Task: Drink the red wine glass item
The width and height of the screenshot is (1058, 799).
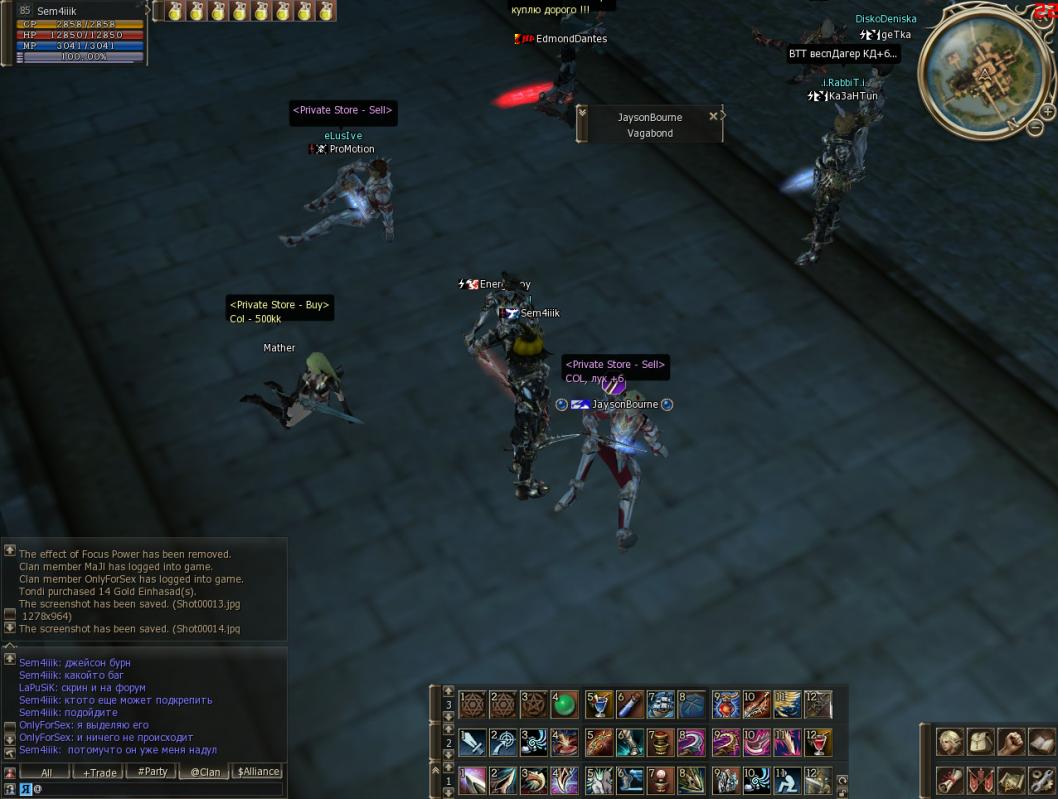Action: tap(818, 743)
